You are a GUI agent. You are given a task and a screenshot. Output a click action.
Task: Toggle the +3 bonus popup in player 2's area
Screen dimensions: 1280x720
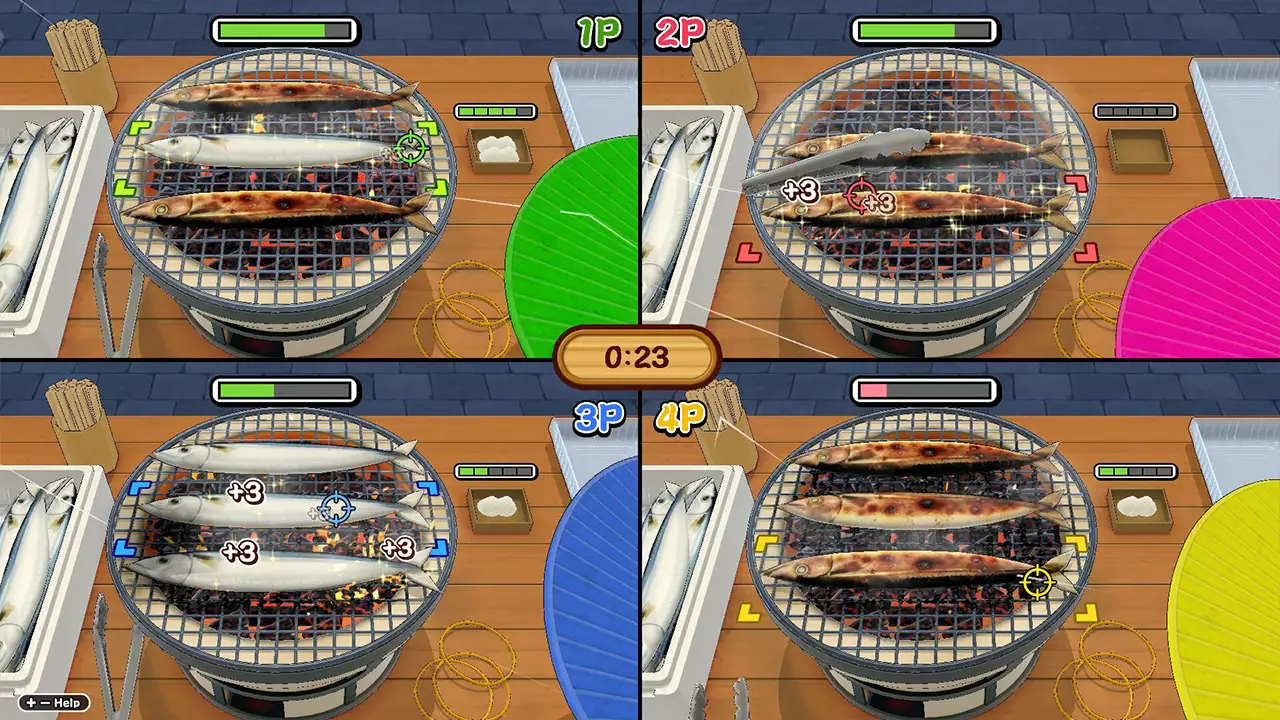(x=802, y=193)
